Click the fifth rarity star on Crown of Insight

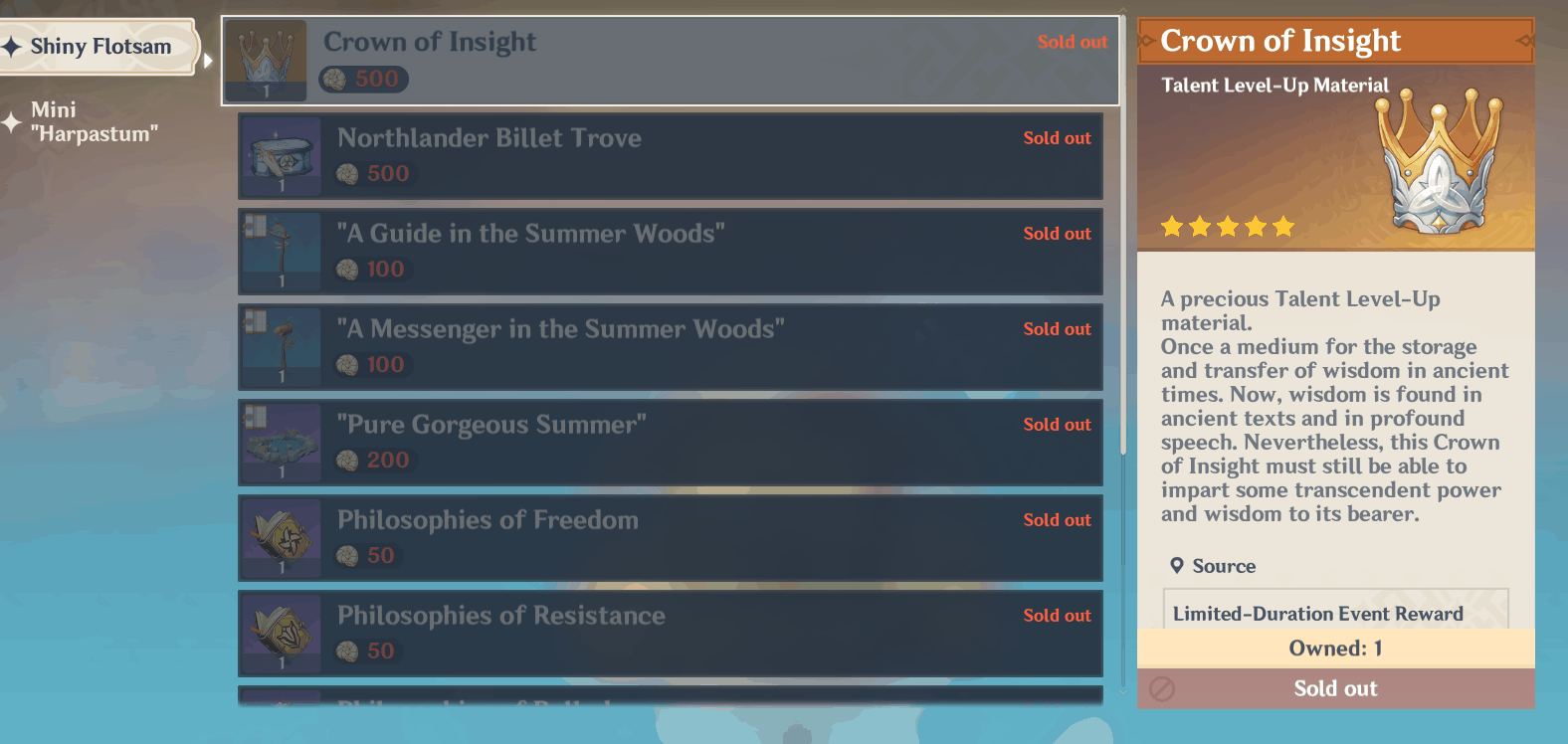point(1283,227)
